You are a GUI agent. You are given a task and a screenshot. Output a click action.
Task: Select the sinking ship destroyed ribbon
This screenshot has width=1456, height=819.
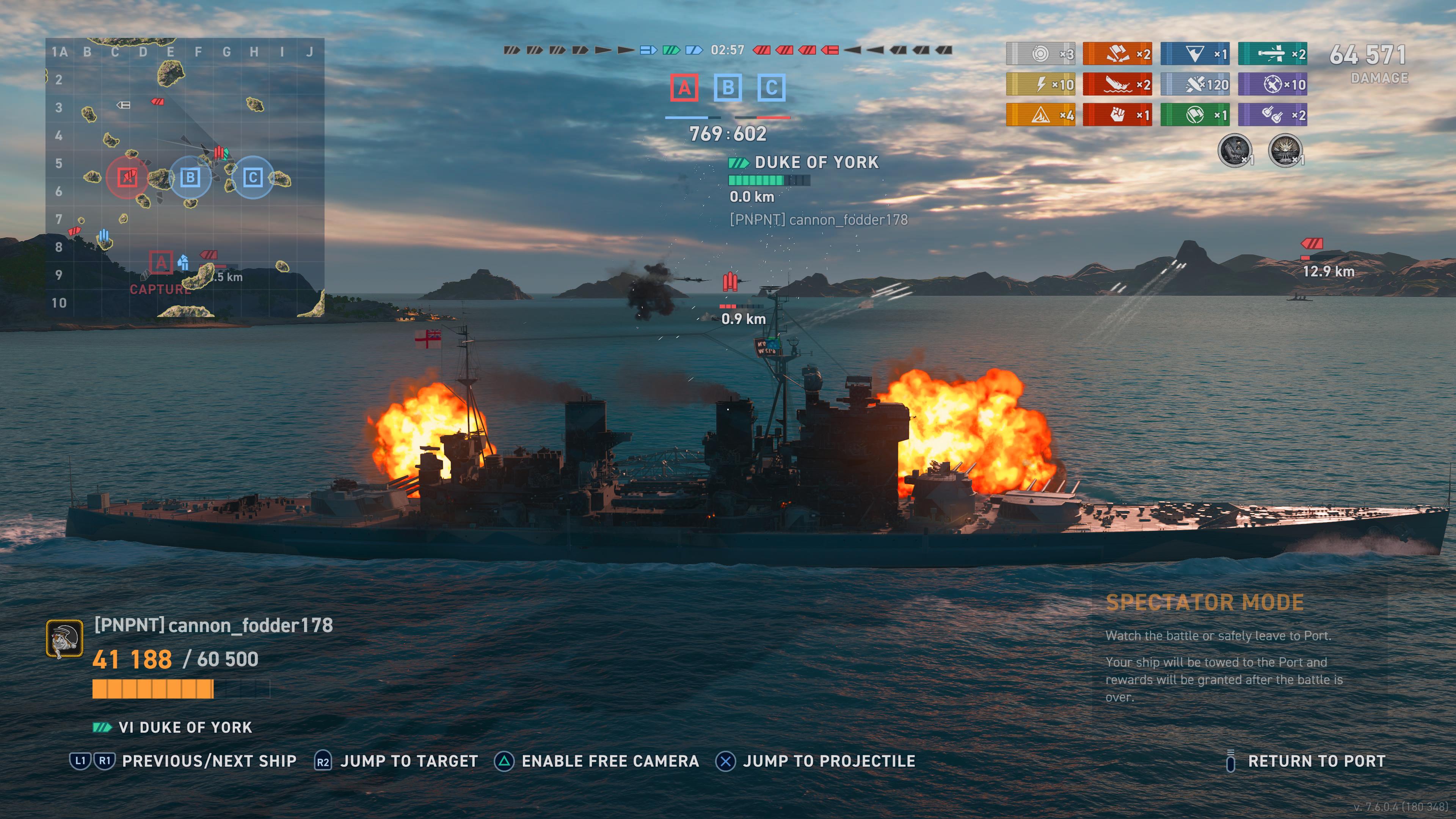click(1117, 85)
